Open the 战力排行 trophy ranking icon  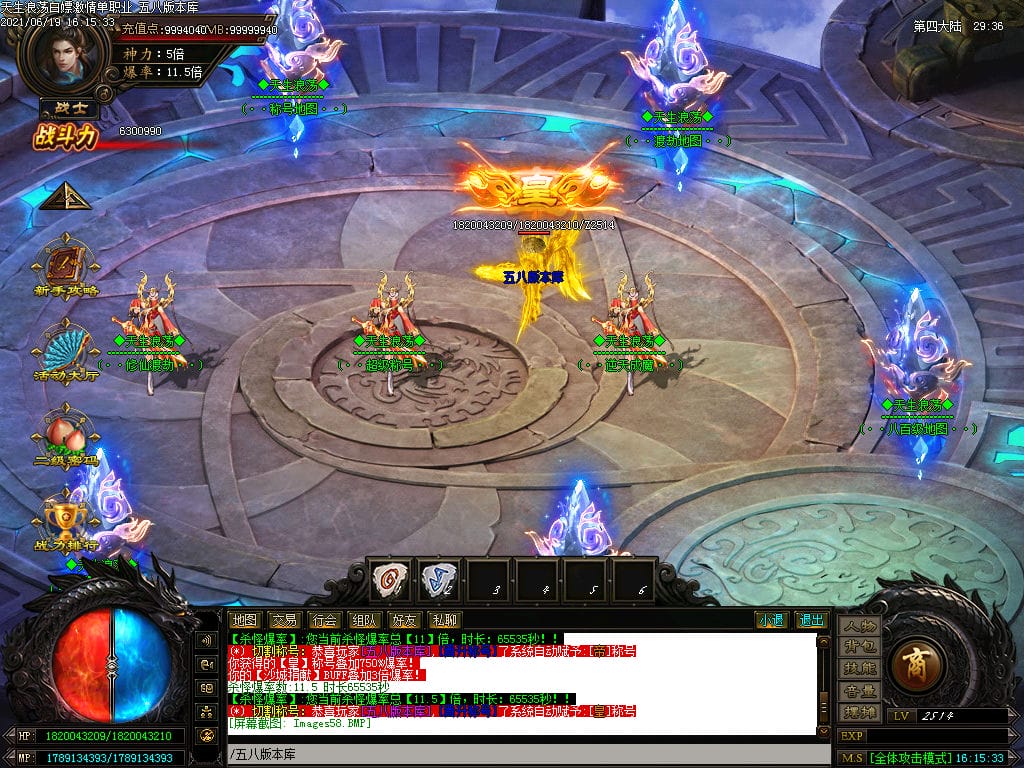tap(66, 520)
